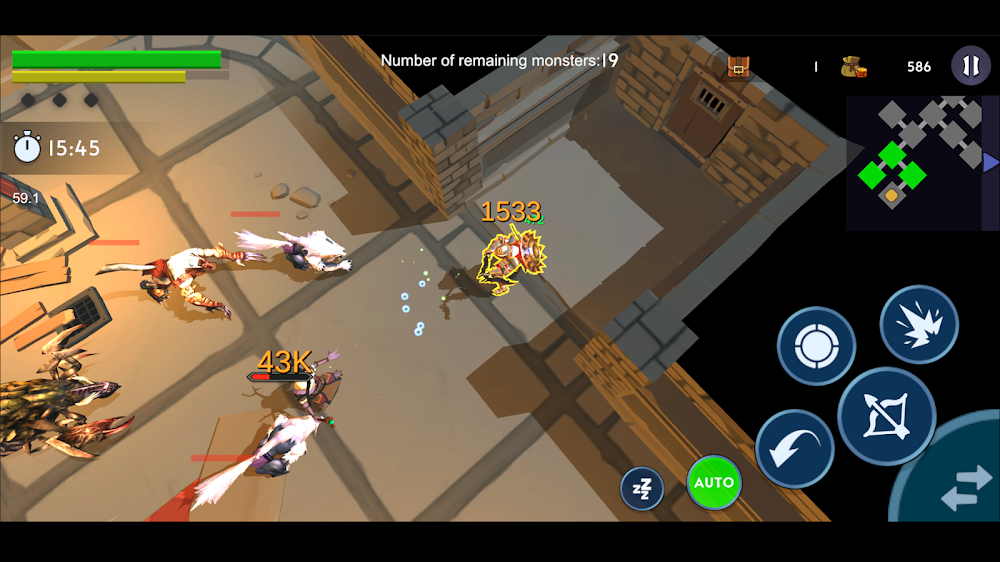Open the dungeon room minimap

point(912,162)
